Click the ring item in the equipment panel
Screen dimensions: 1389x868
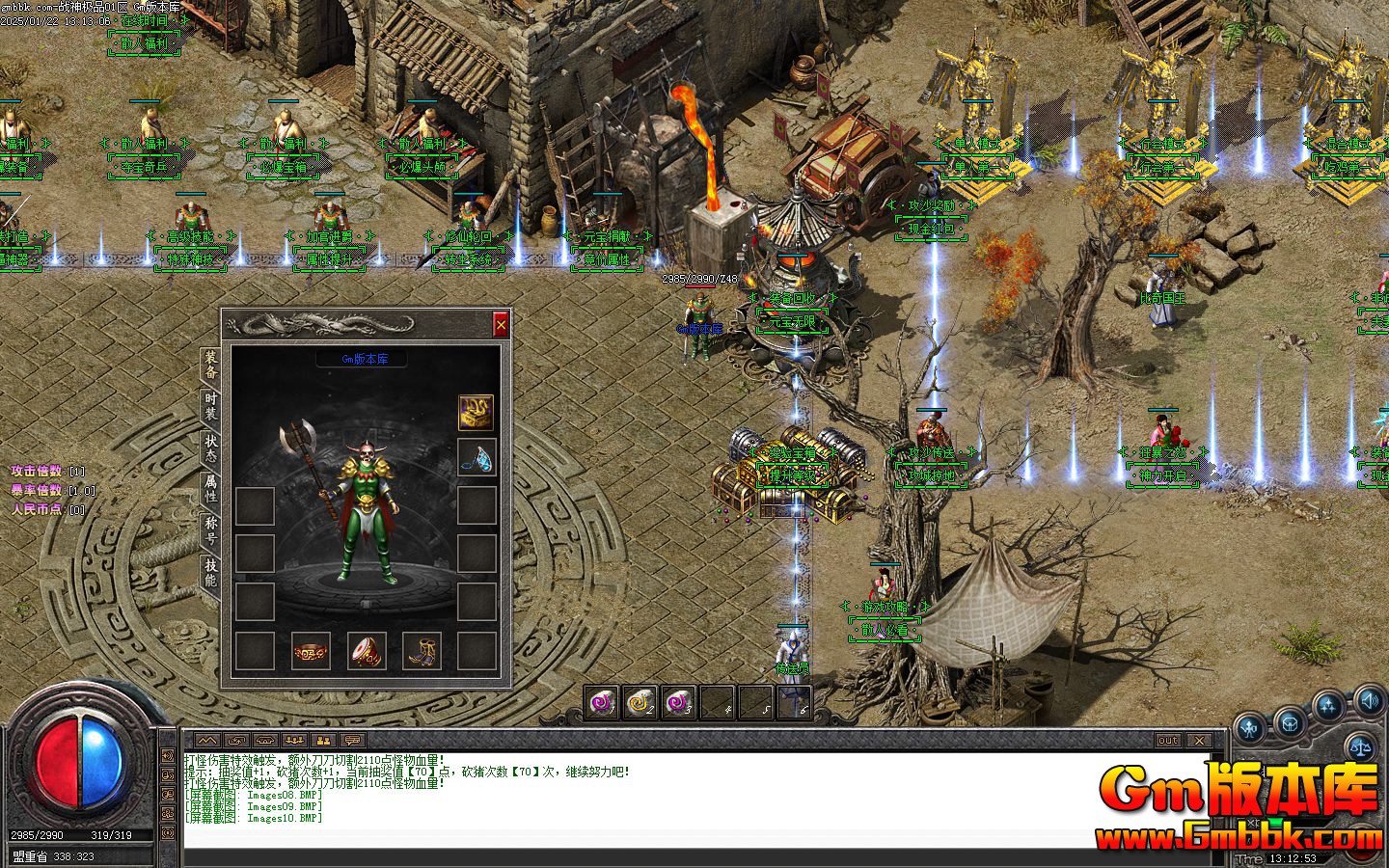click(310, 650)
